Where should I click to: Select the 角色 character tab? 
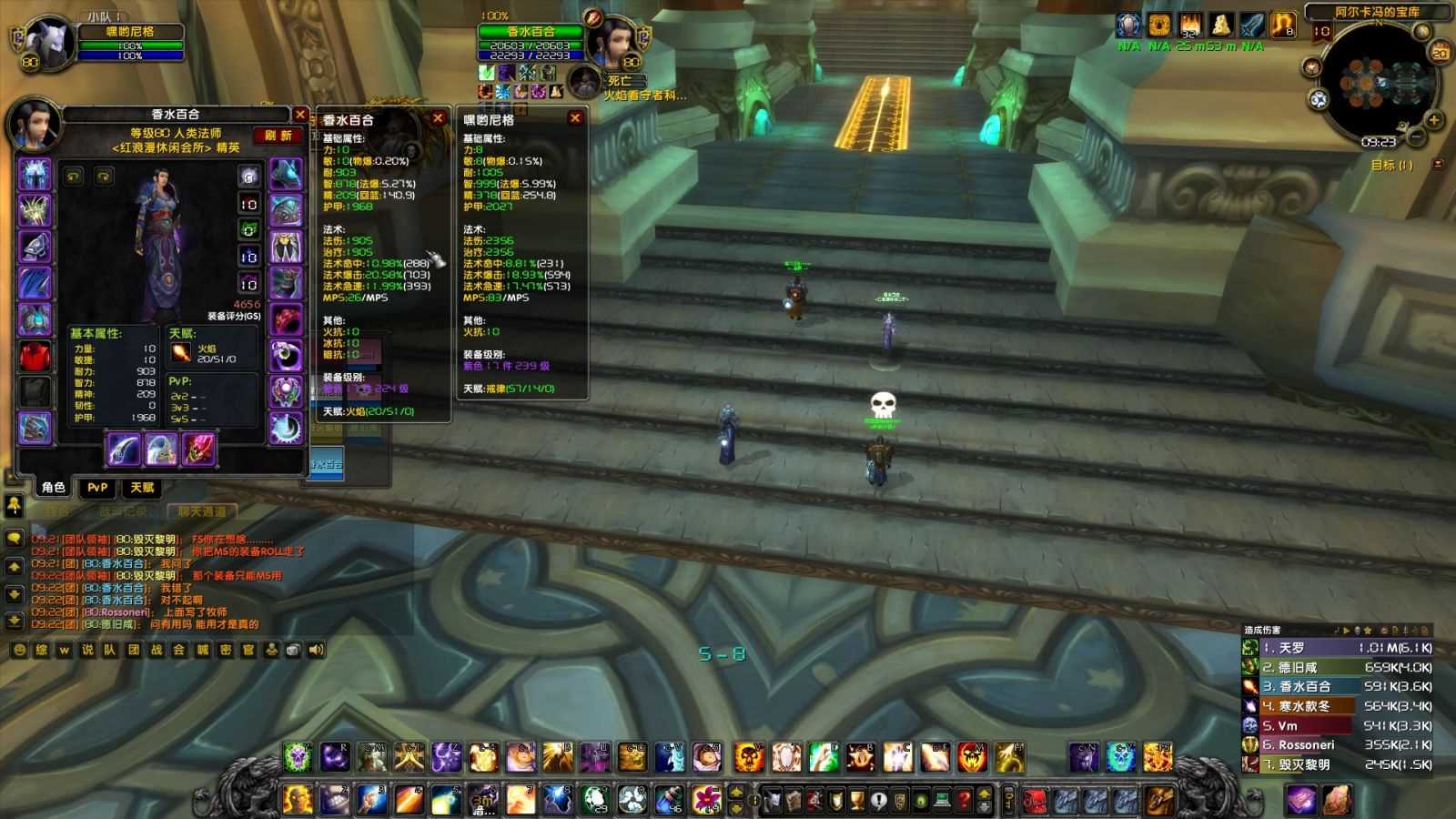[54, 488]
